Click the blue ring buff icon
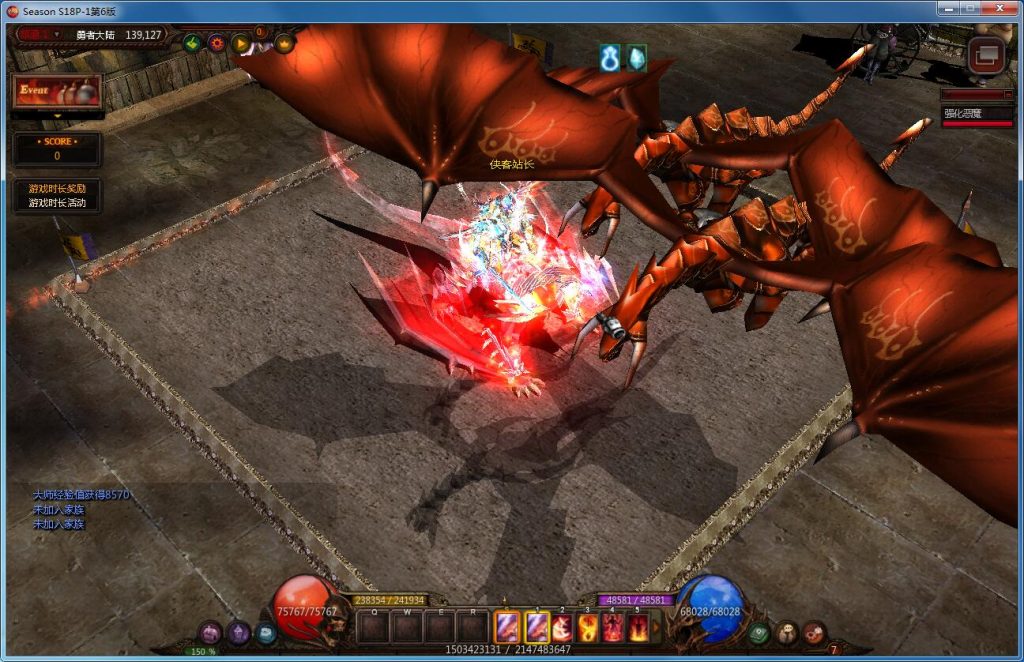The image size is (1024, 662). (610, 58)
